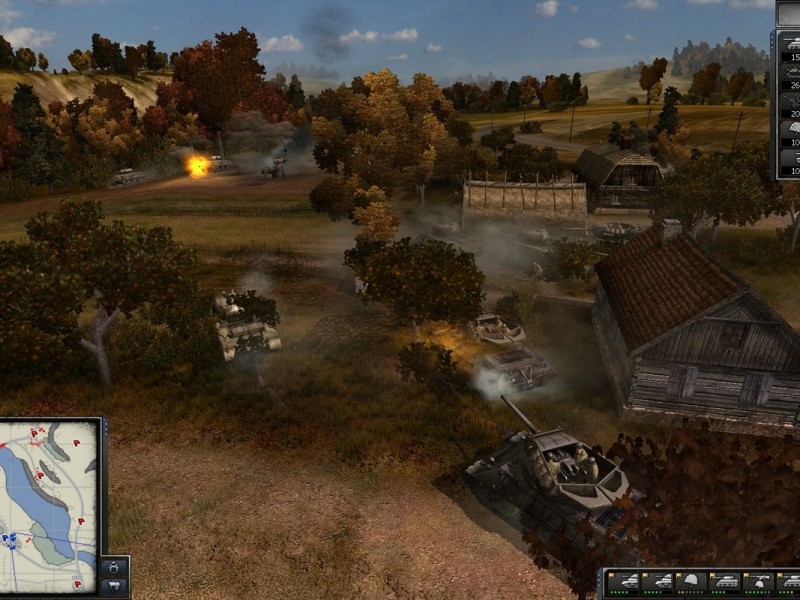This screenshot has height=600, width=800.
Task: Pick the reinforcement entry costing 26
Action: (789, 77)
